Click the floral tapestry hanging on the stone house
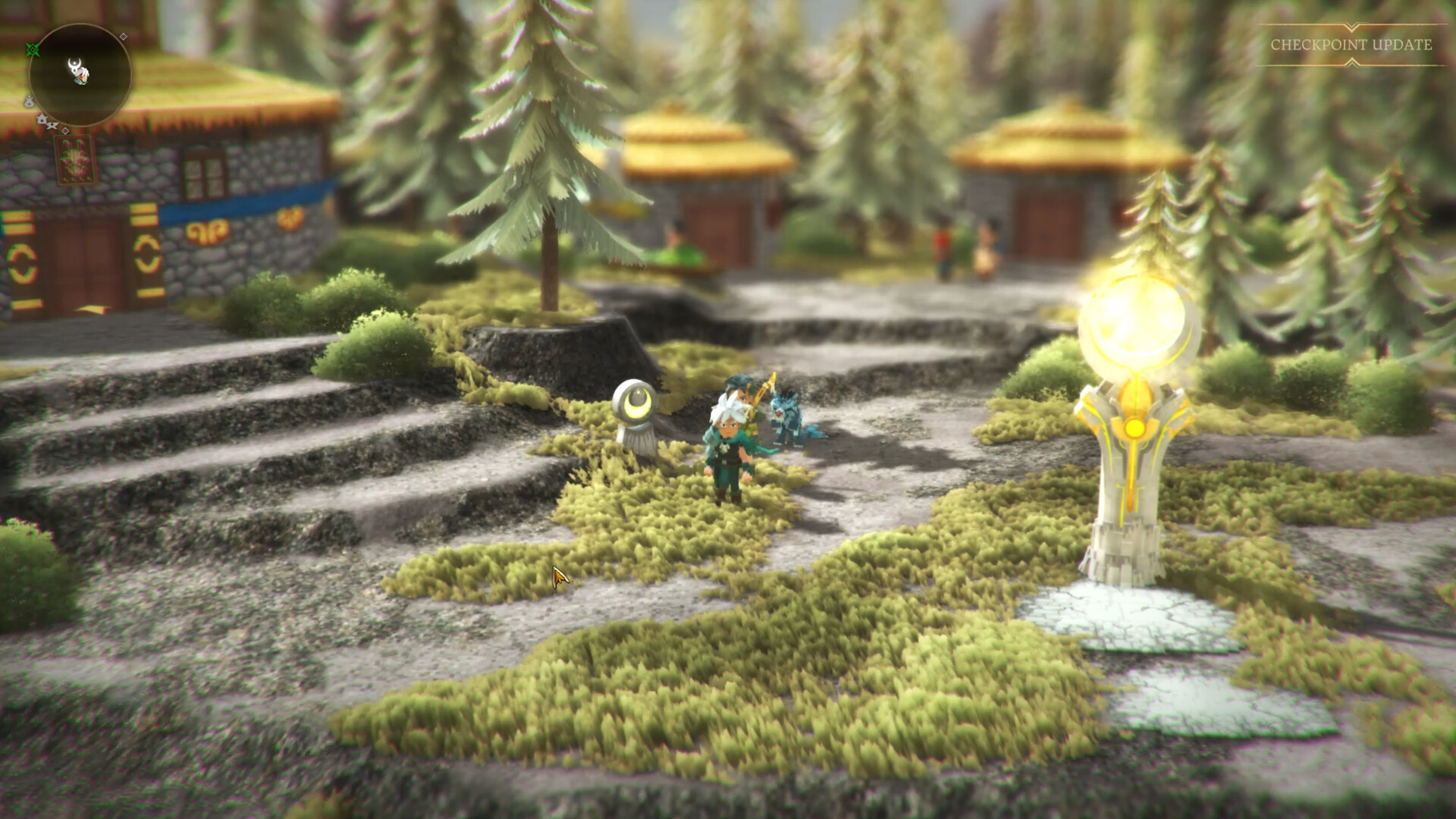The height and width of the screenshot is (819, 1456). (74, 159)
